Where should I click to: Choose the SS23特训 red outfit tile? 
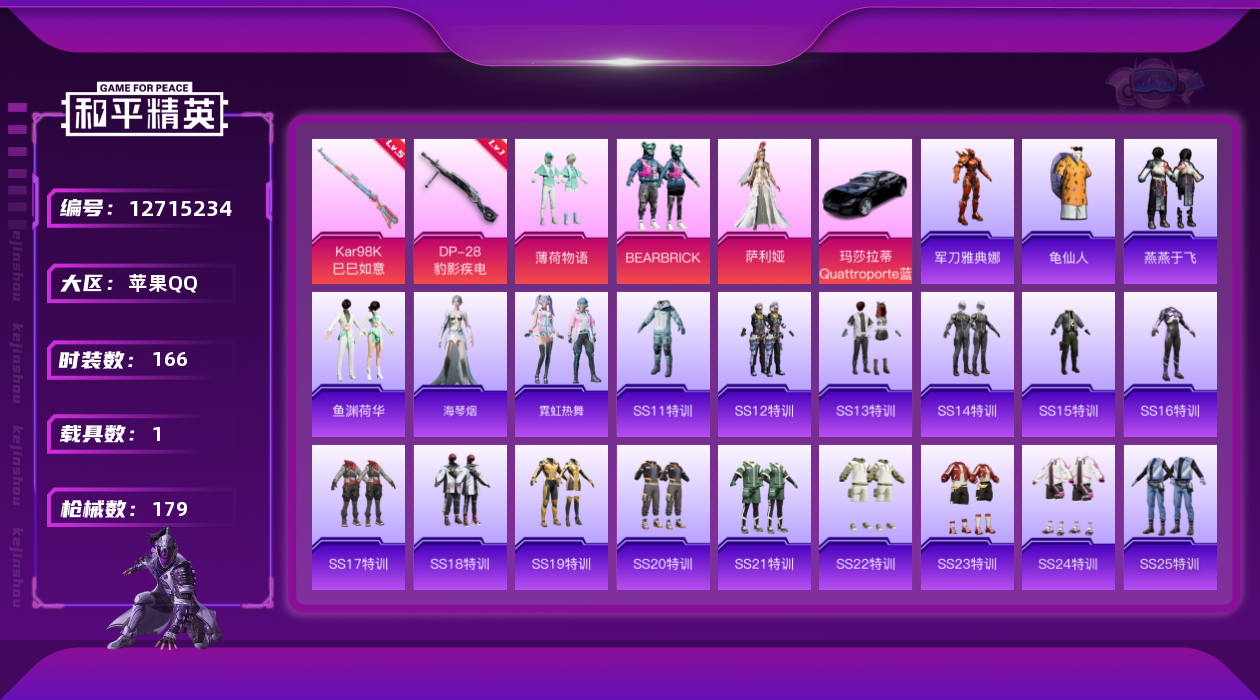(x=967, y=516)
